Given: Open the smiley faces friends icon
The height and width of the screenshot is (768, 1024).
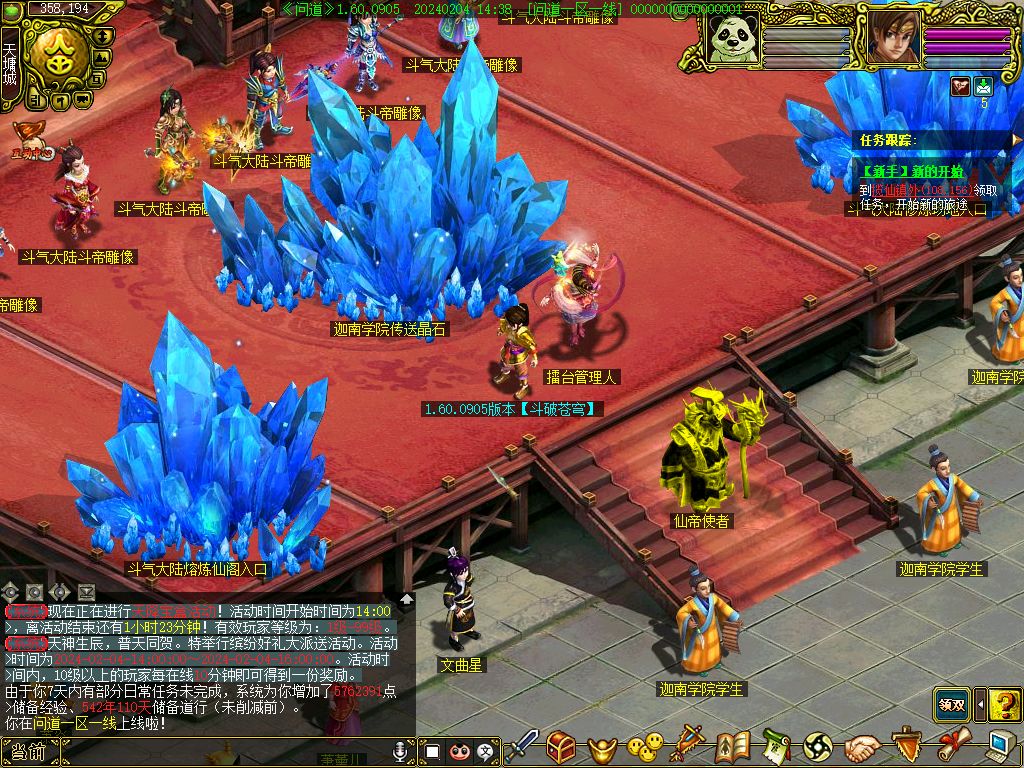Looking at the screenshot, I should pos(645,747).
